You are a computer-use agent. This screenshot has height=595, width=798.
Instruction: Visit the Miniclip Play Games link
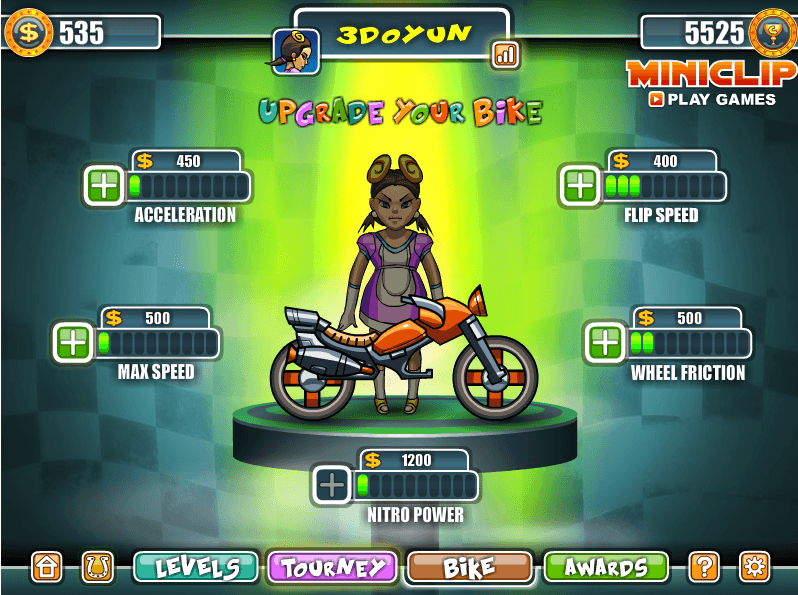click(x=711, y=85)
